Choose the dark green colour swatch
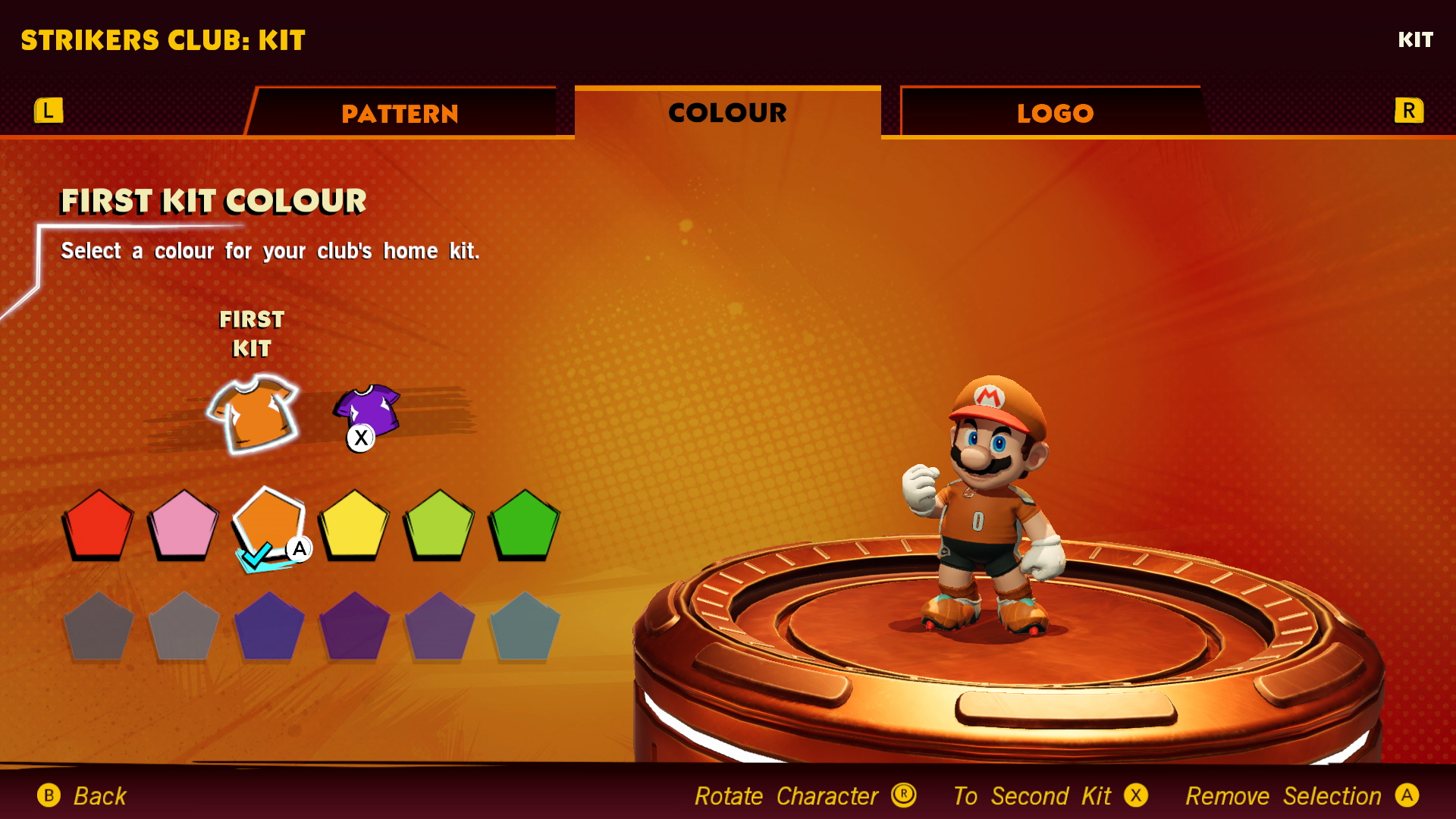Viewport: 1456px width, 819px height. coord(524,525)
